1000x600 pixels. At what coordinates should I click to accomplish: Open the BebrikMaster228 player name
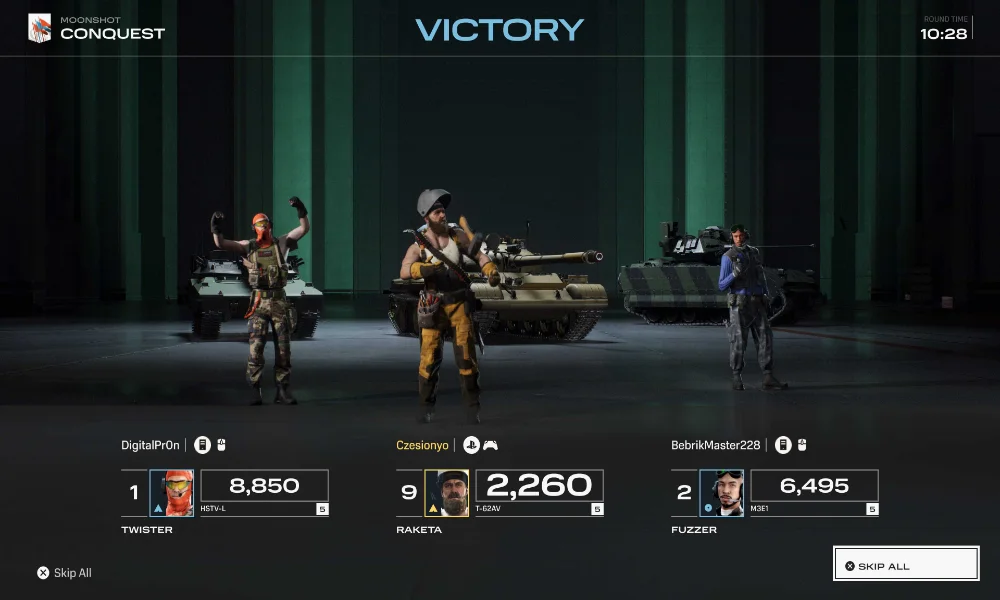point(717,445)
